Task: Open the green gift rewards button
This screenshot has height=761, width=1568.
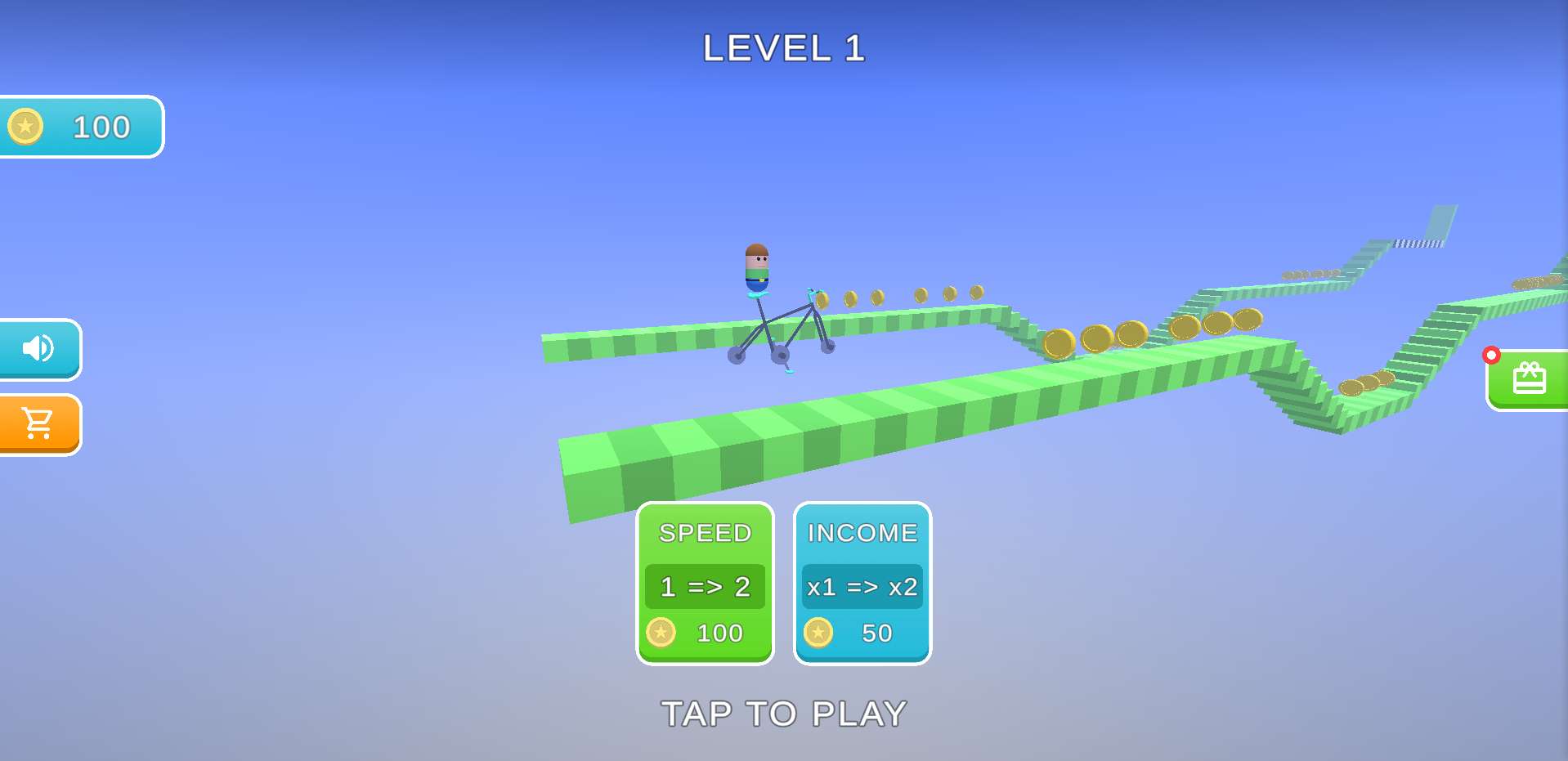Action: (x=1527, y=380)
